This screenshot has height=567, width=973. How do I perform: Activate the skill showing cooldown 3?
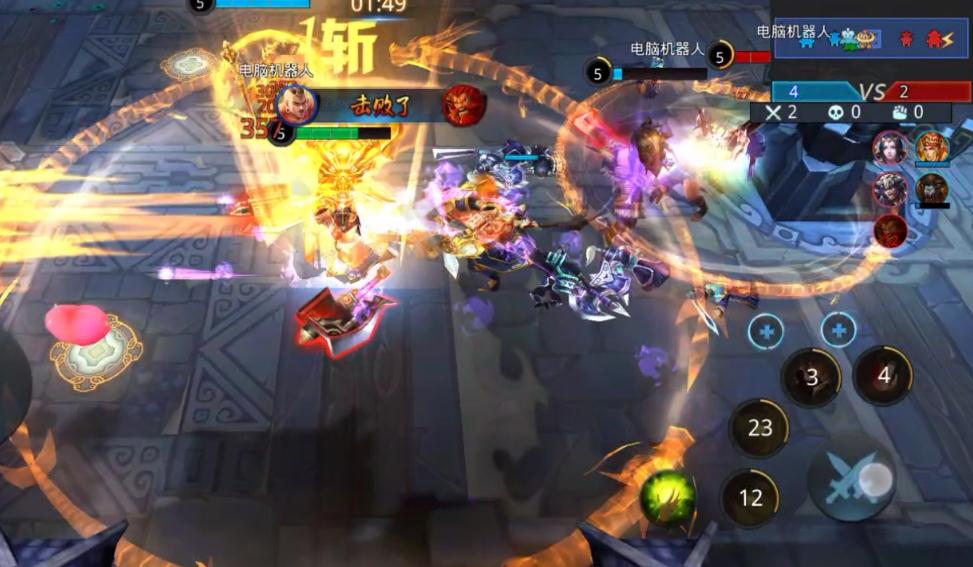[x=811, y=377]
